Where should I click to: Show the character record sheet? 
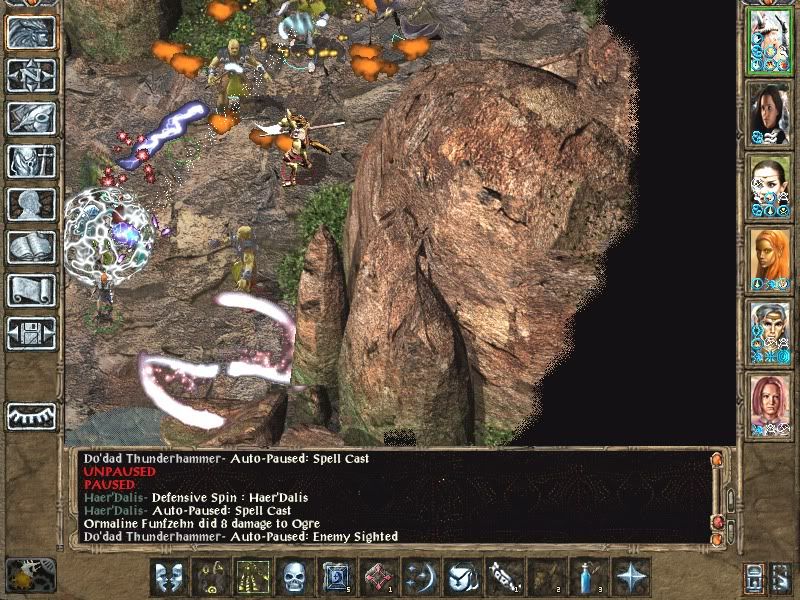pos(31,204)
